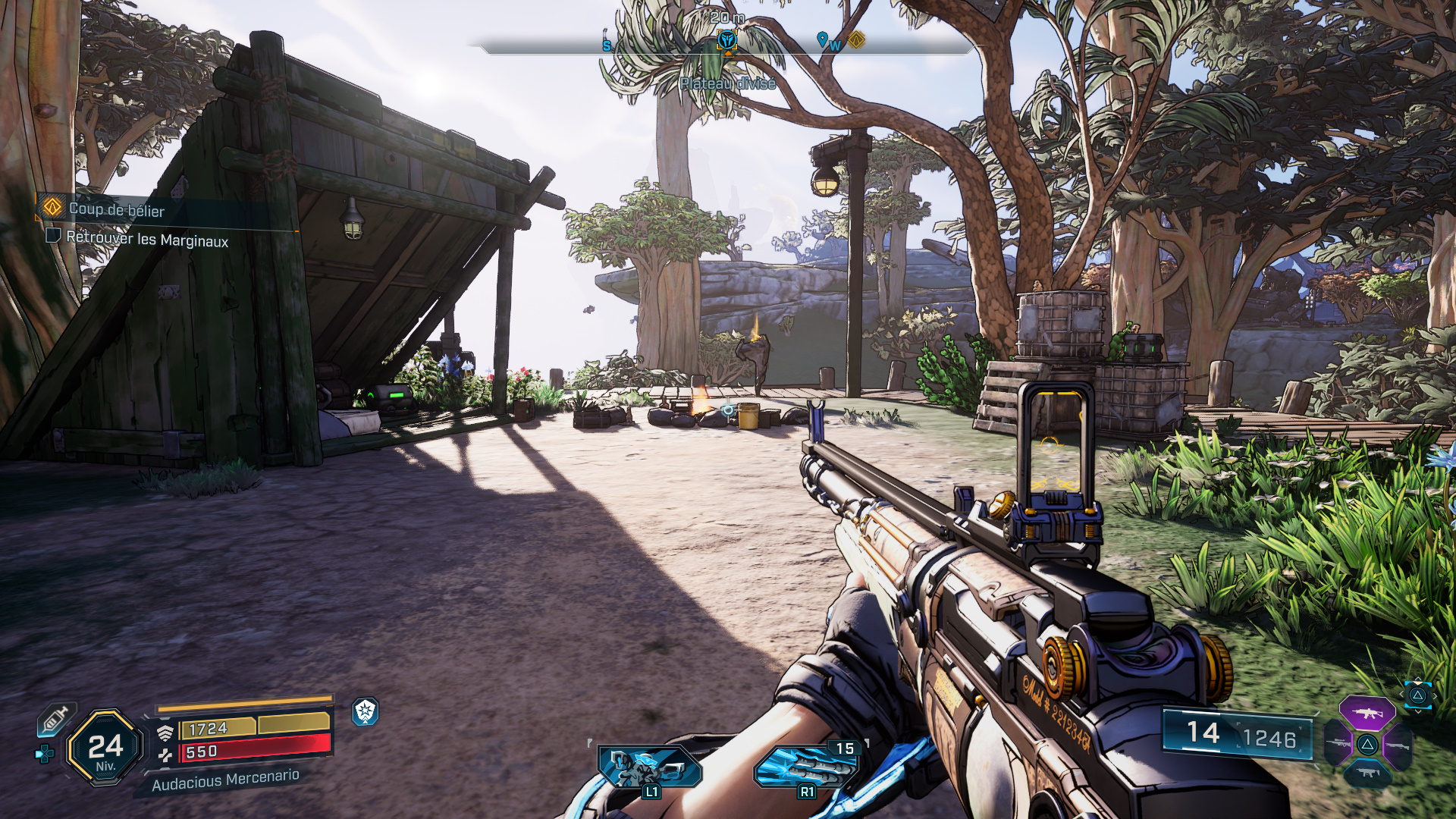
Task: Switch to the sniper rifle weapon slot
Action: point(1339,743)
